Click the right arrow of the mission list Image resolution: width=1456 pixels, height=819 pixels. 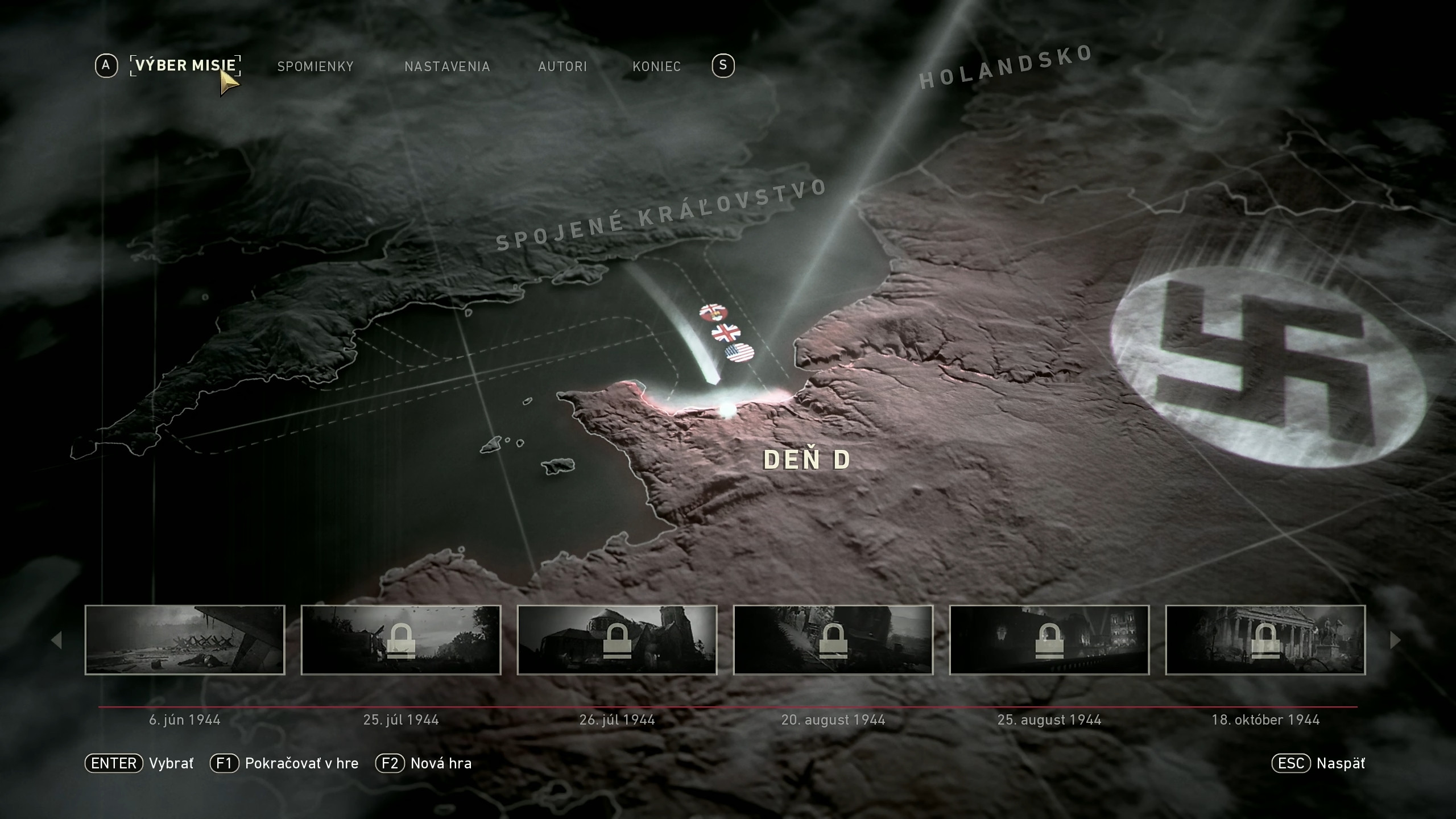point(1395,640)
